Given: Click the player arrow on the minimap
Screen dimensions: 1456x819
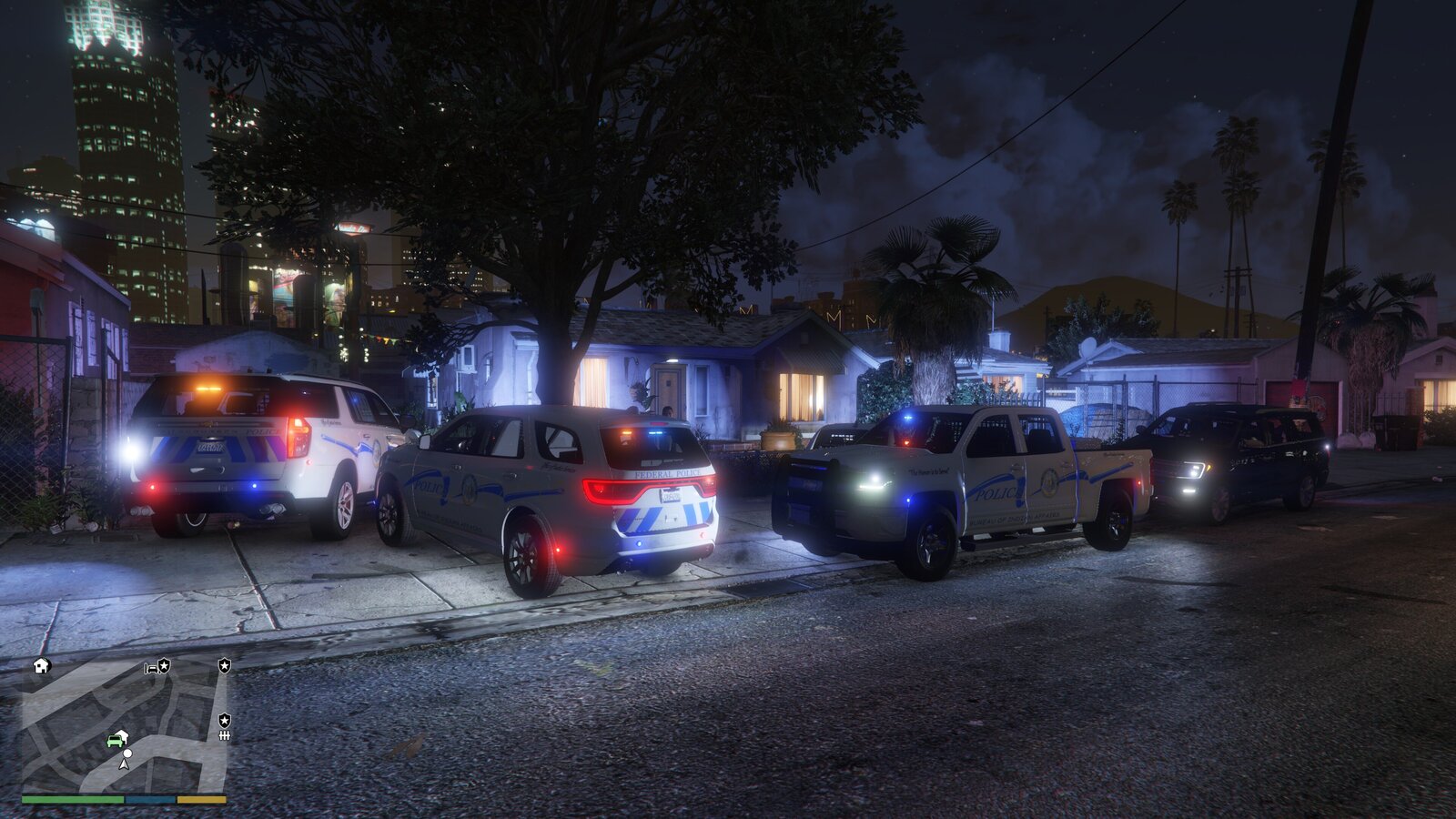Looking at the screenshot, I should coord(126,763).
